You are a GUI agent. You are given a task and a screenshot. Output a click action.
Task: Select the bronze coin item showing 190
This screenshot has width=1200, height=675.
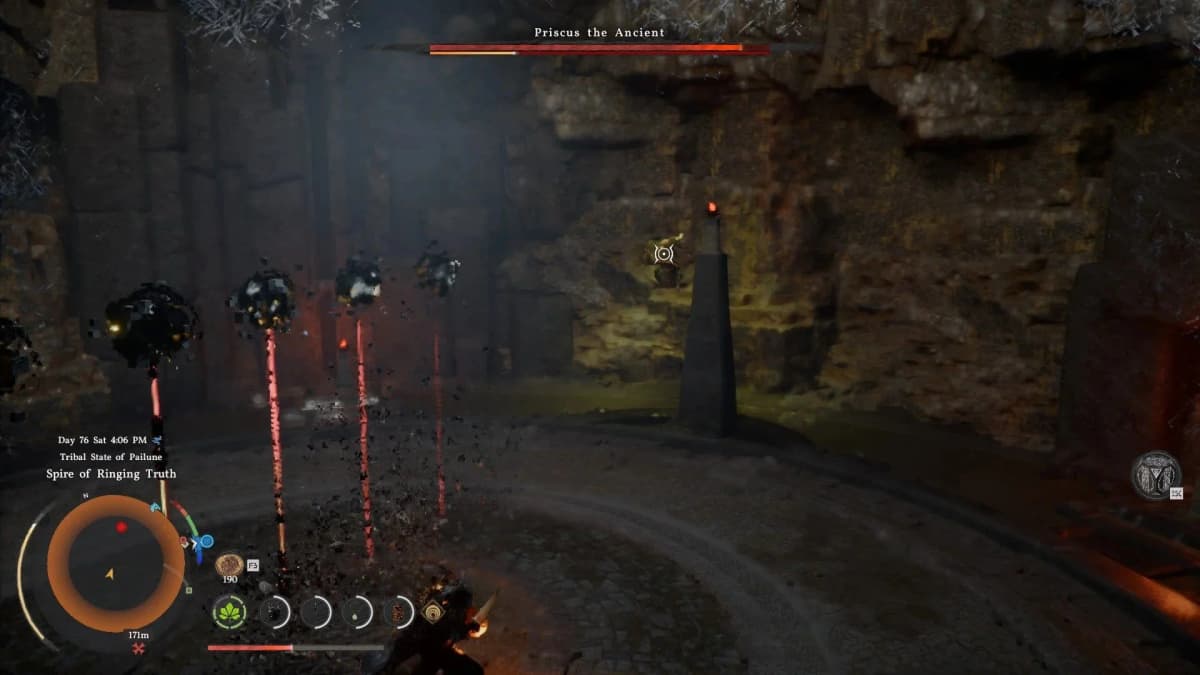229,565
